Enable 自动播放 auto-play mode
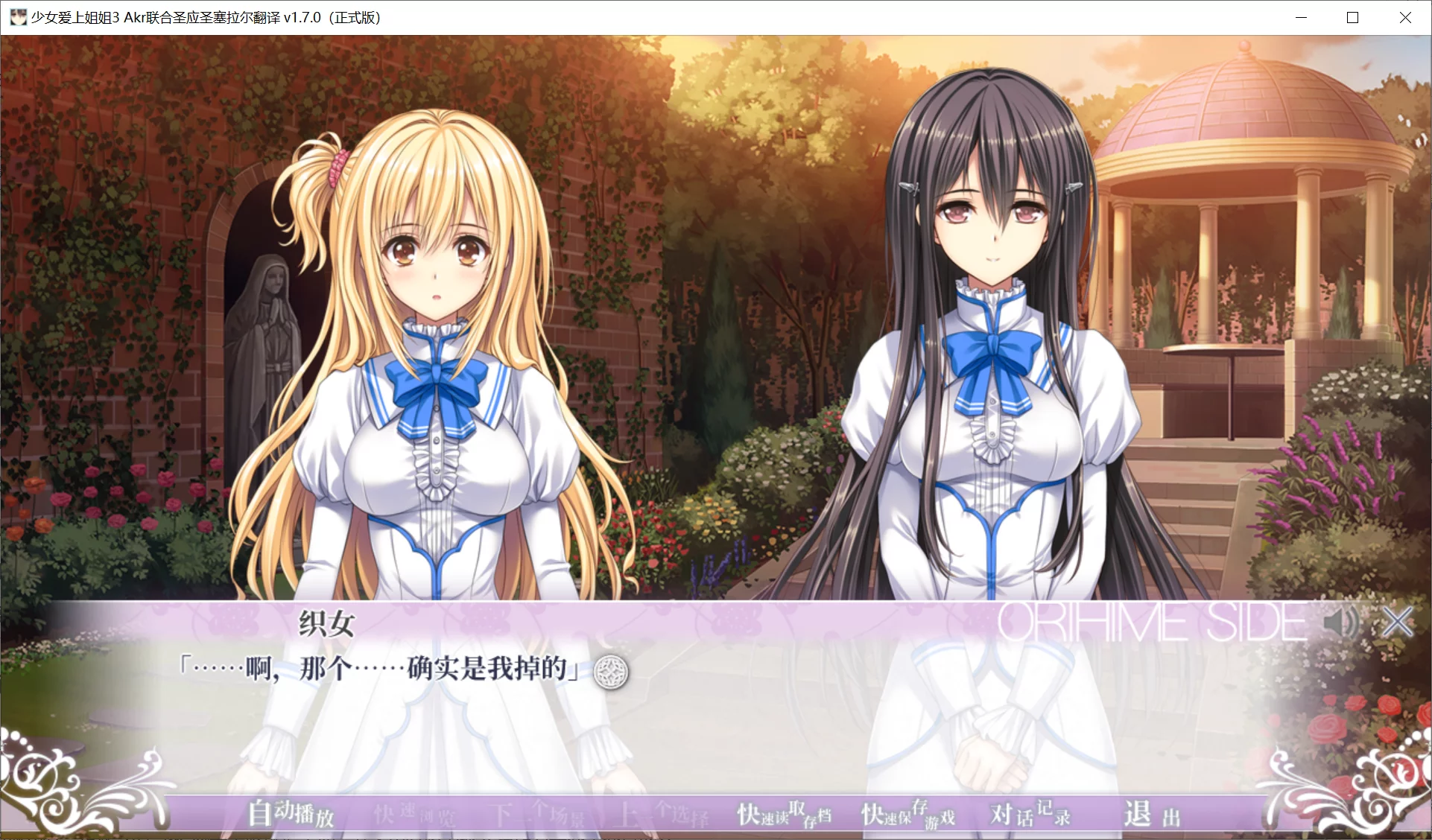The height and width of the screenshot is (840, 1432). [291, 815]
